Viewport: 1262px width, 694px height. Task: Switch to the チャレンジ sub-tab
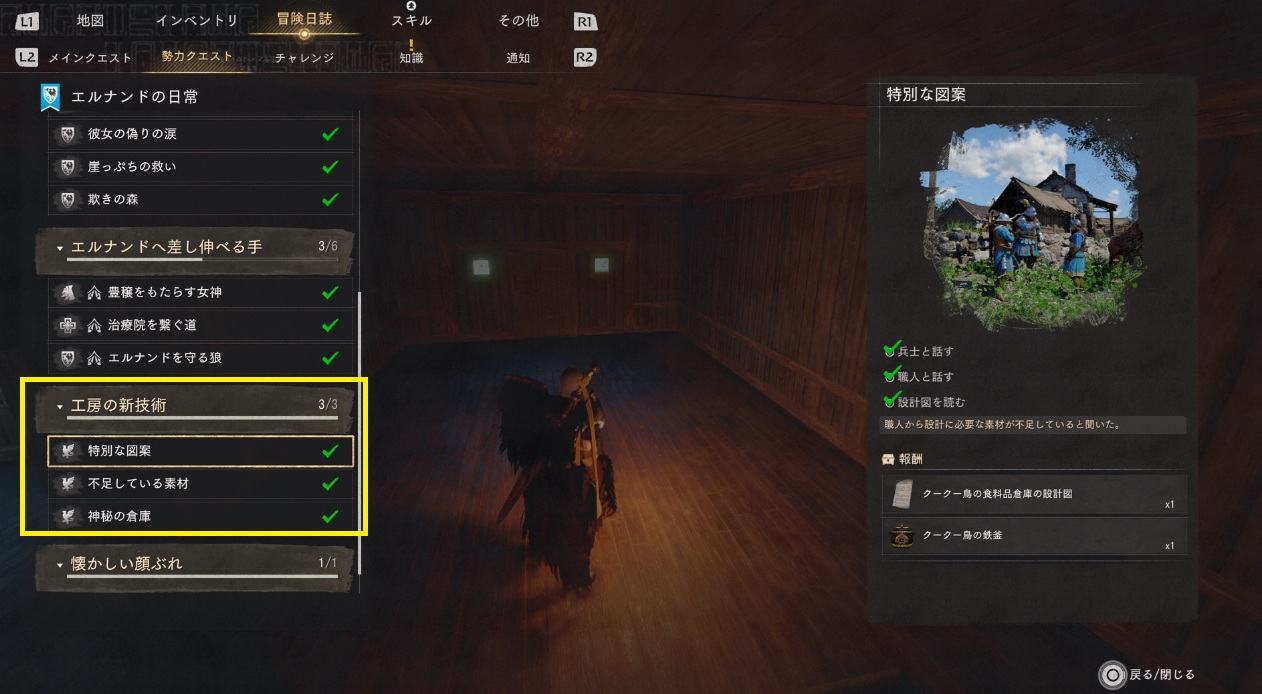pyautogui.click(x=304, y=58)
